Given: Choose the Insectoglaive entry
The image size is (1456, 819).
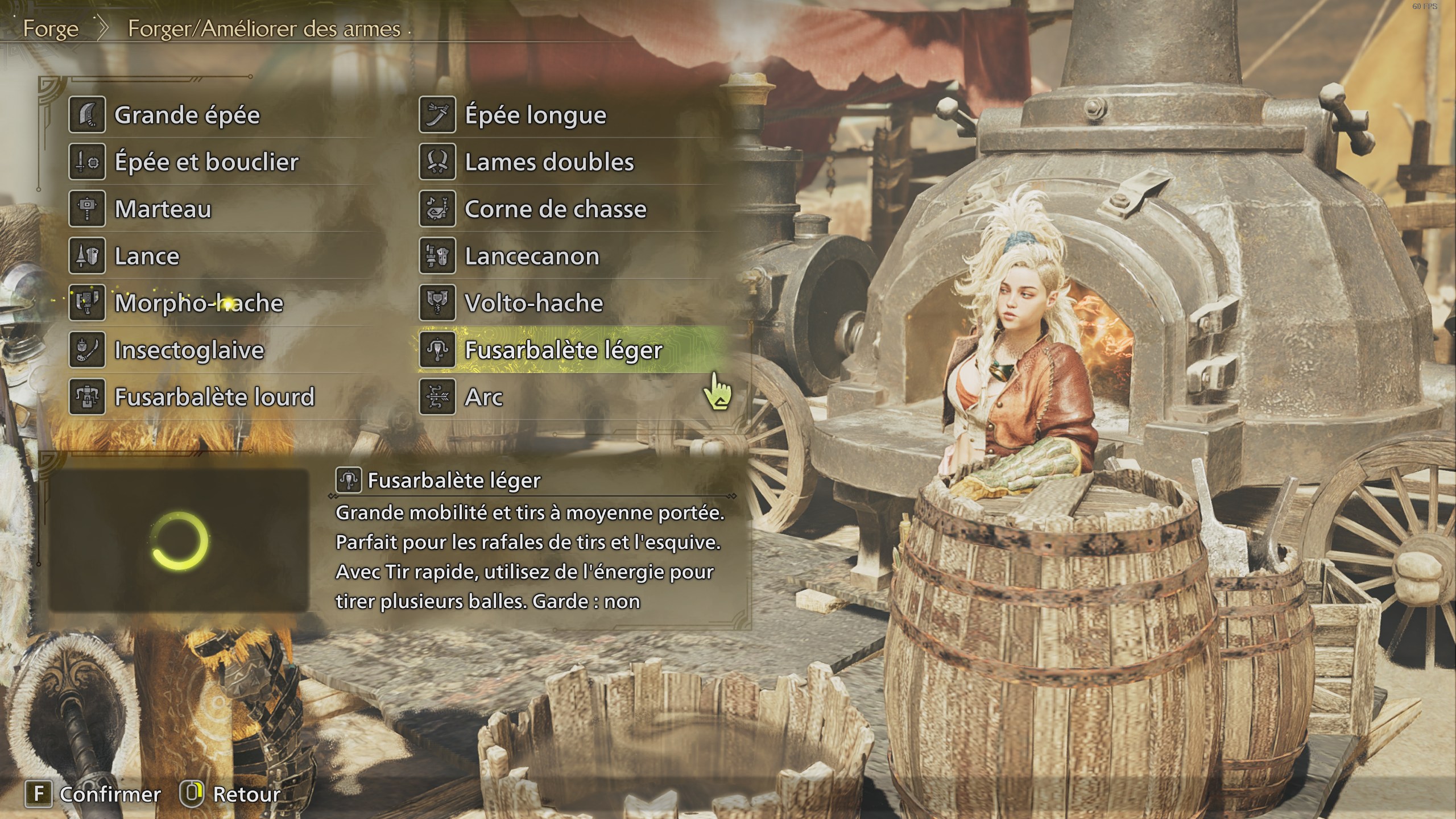Looking at the screenshot, I should pos(189,350).
